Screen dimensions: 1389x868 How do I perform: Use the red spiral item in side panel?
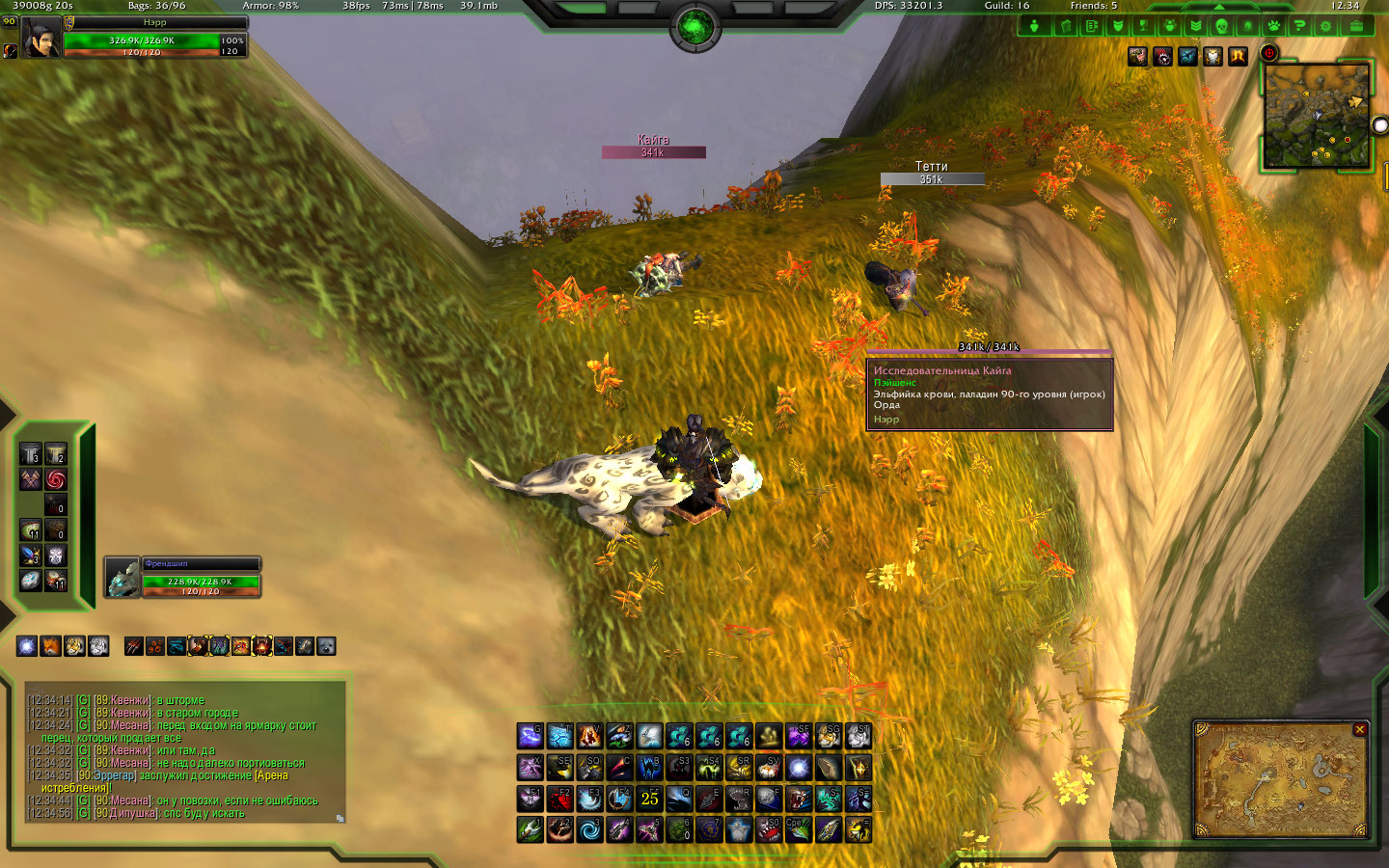coord(56,479)
